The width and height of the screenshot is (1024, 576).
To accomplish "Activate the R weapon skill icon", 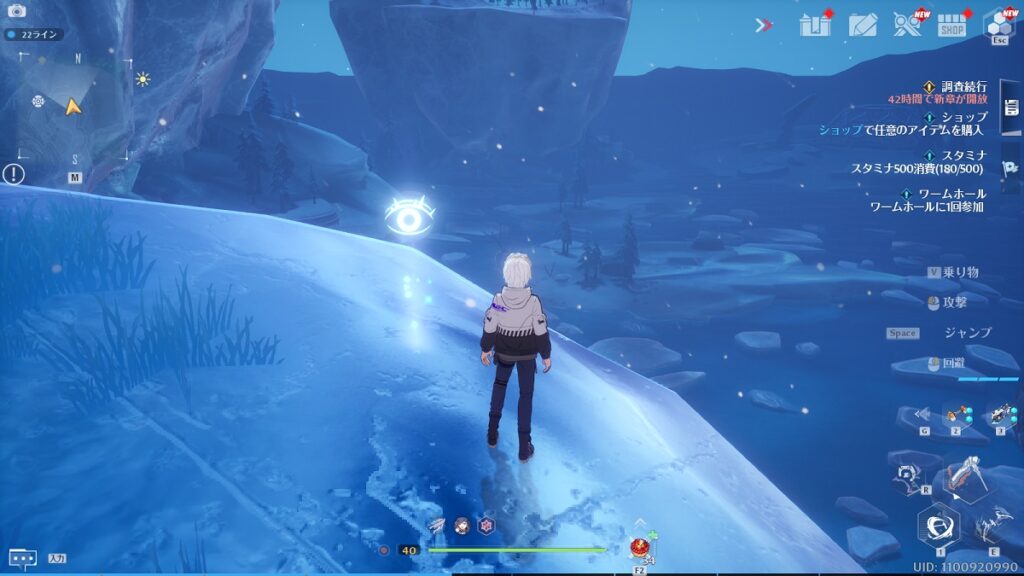I will tap(908, 477).
